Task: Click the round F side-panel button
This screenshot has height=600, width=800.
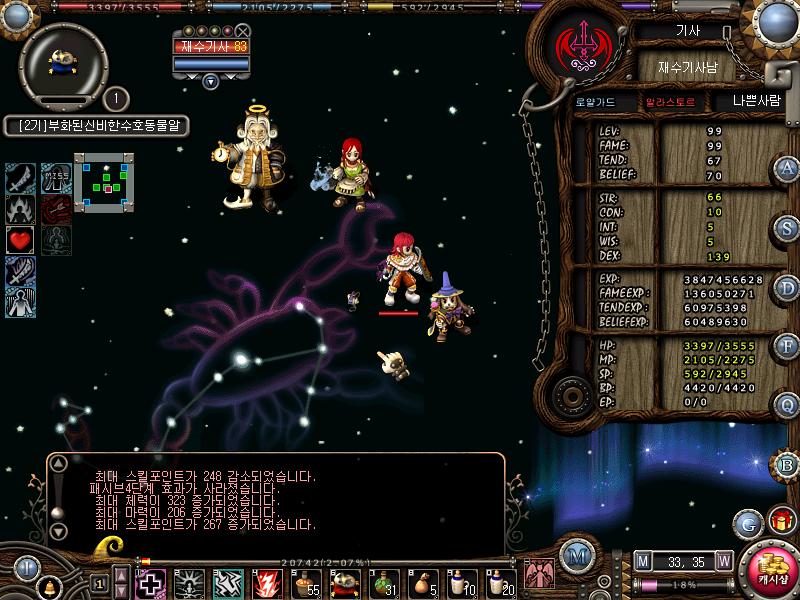Action: [x=787, y=346]
